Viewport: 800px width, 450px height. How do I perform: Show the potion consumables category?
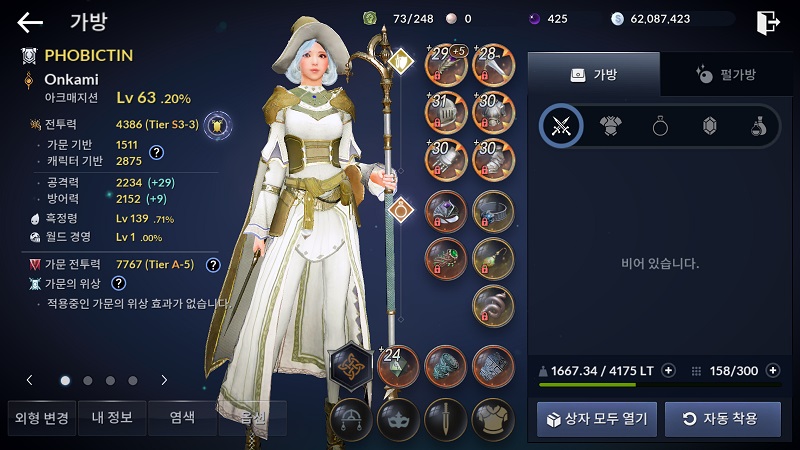(x=759, y=126)
